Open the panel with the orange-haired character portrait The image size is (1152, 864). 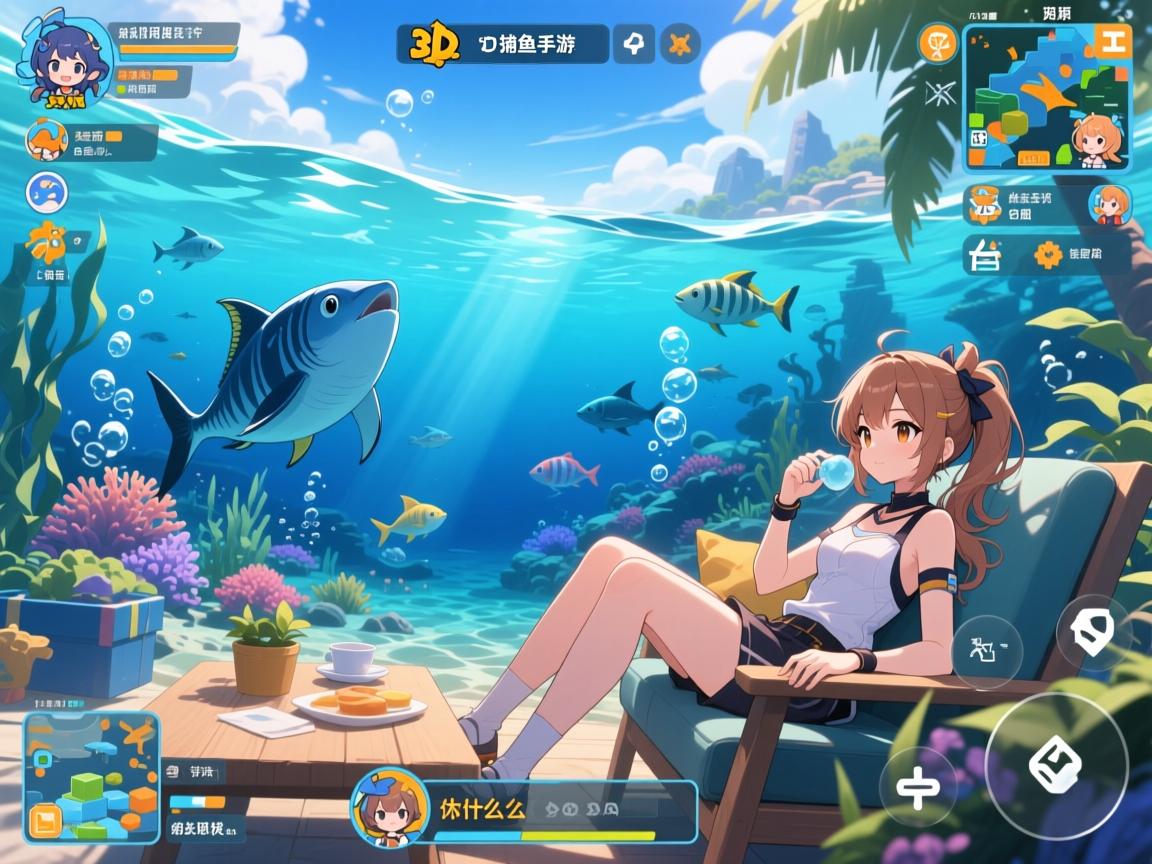coord(1047,204)
